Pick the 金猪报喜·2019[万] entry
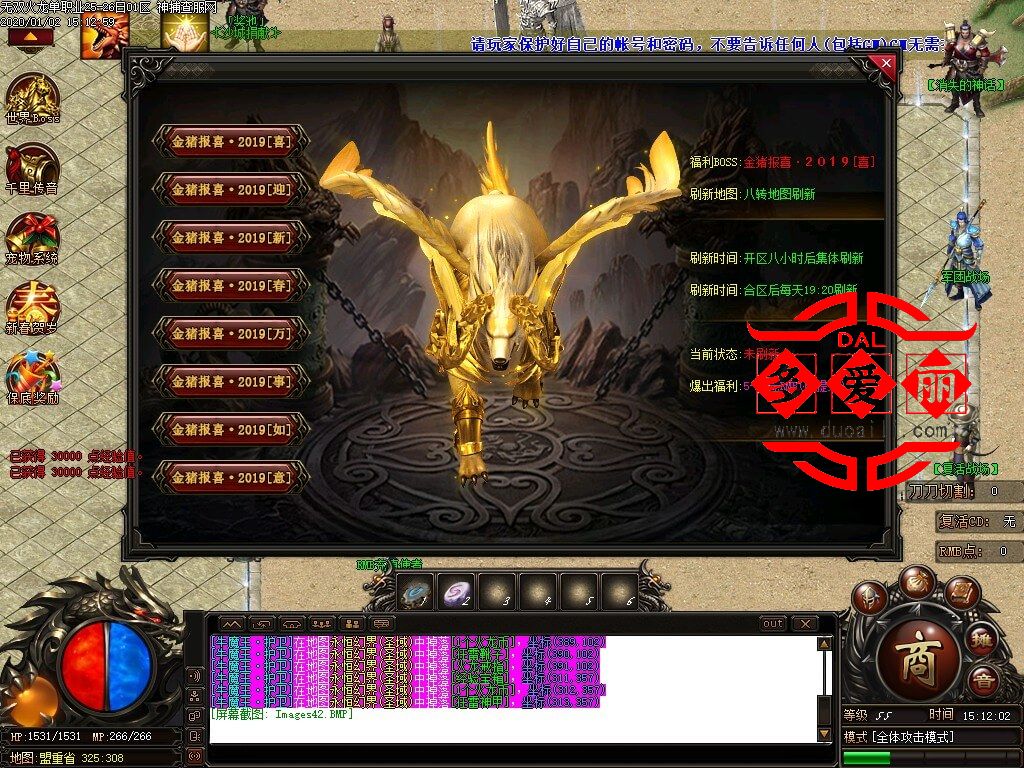1024x768 pixels. pyautogui.click(x=231, y=334)
